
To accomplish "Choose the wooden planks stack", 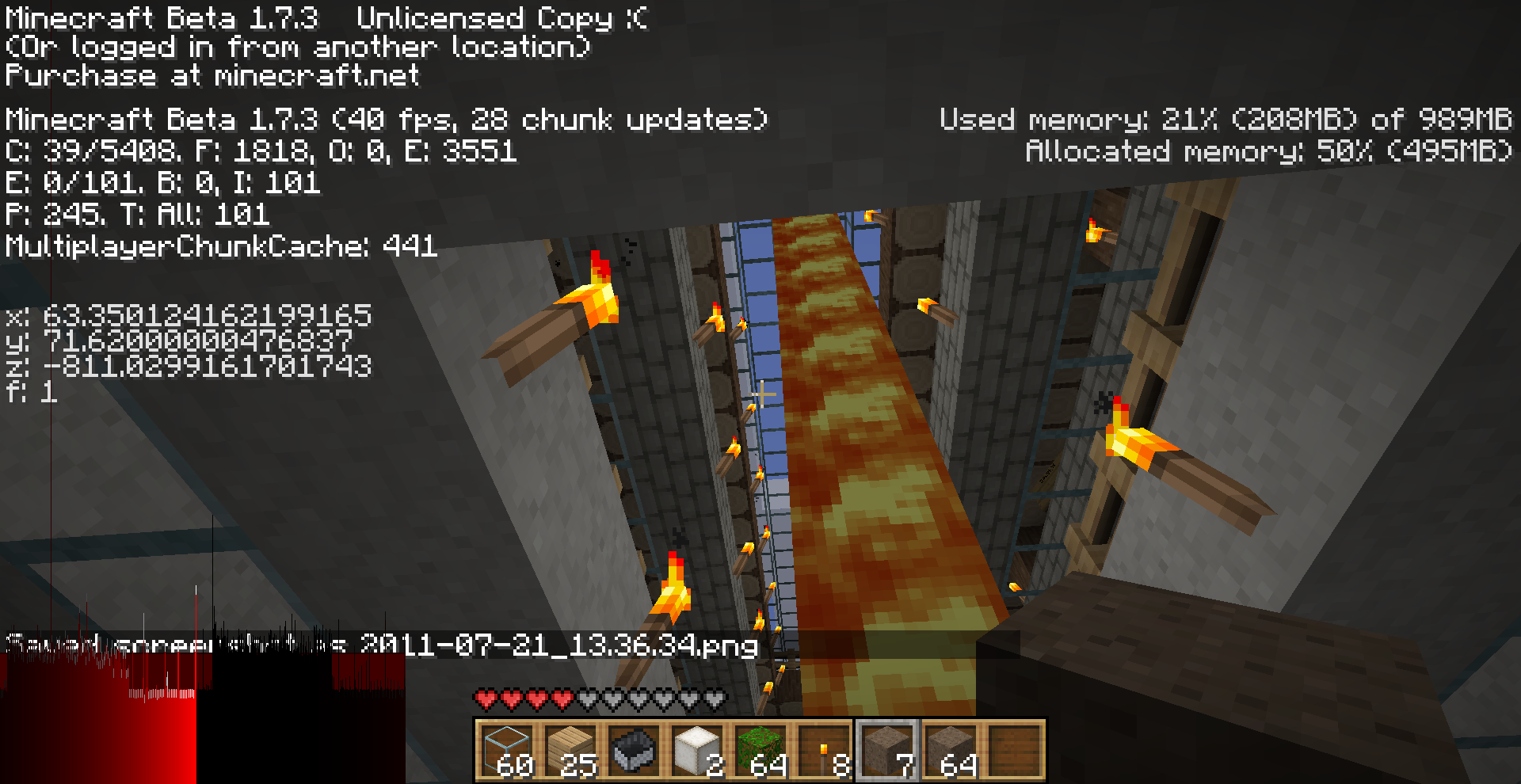I will [x=570, y=750].
